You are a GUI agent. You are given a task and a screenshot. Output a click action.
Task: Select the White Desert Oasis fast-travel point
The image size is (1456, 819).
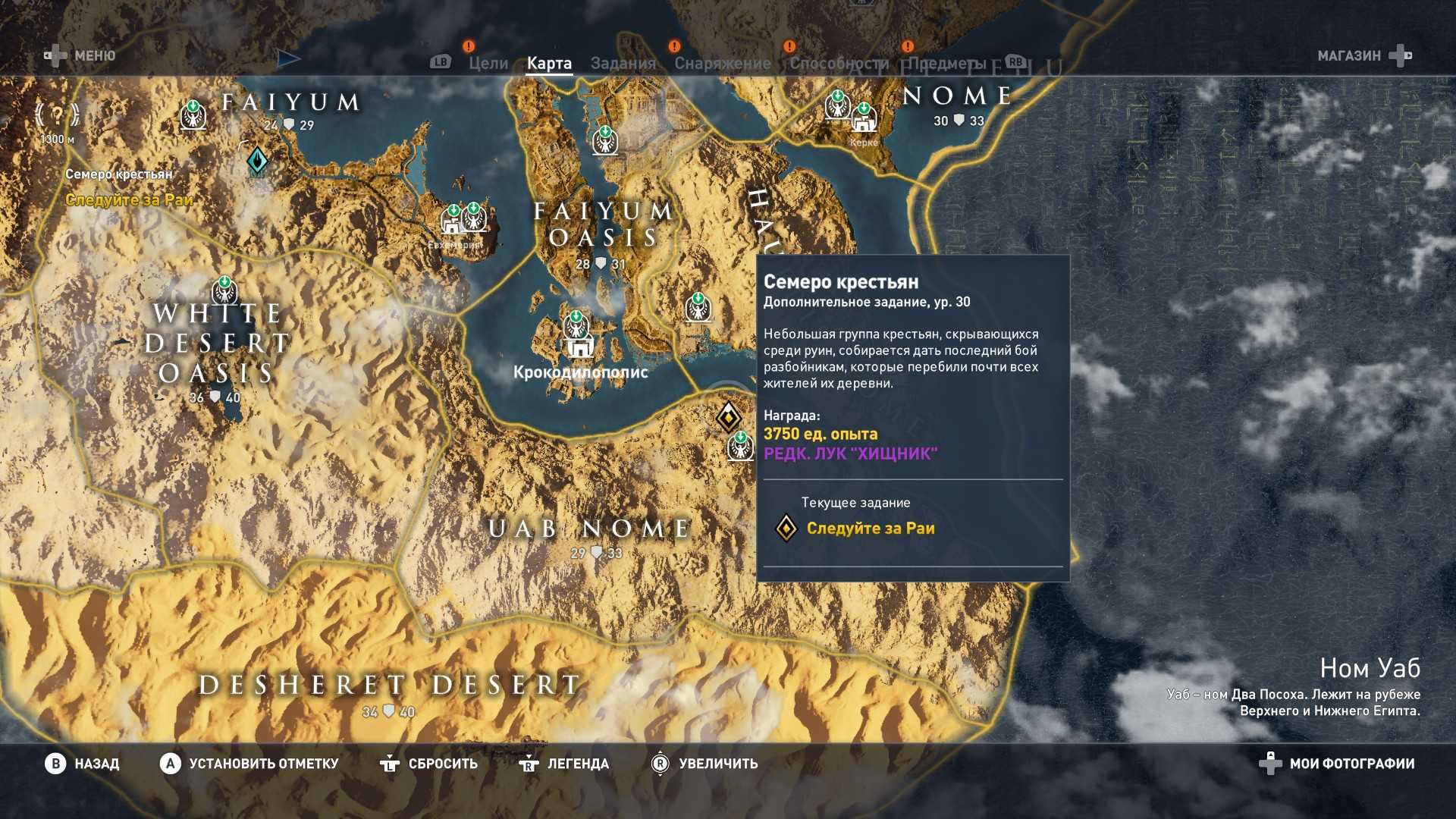(224, 290)
